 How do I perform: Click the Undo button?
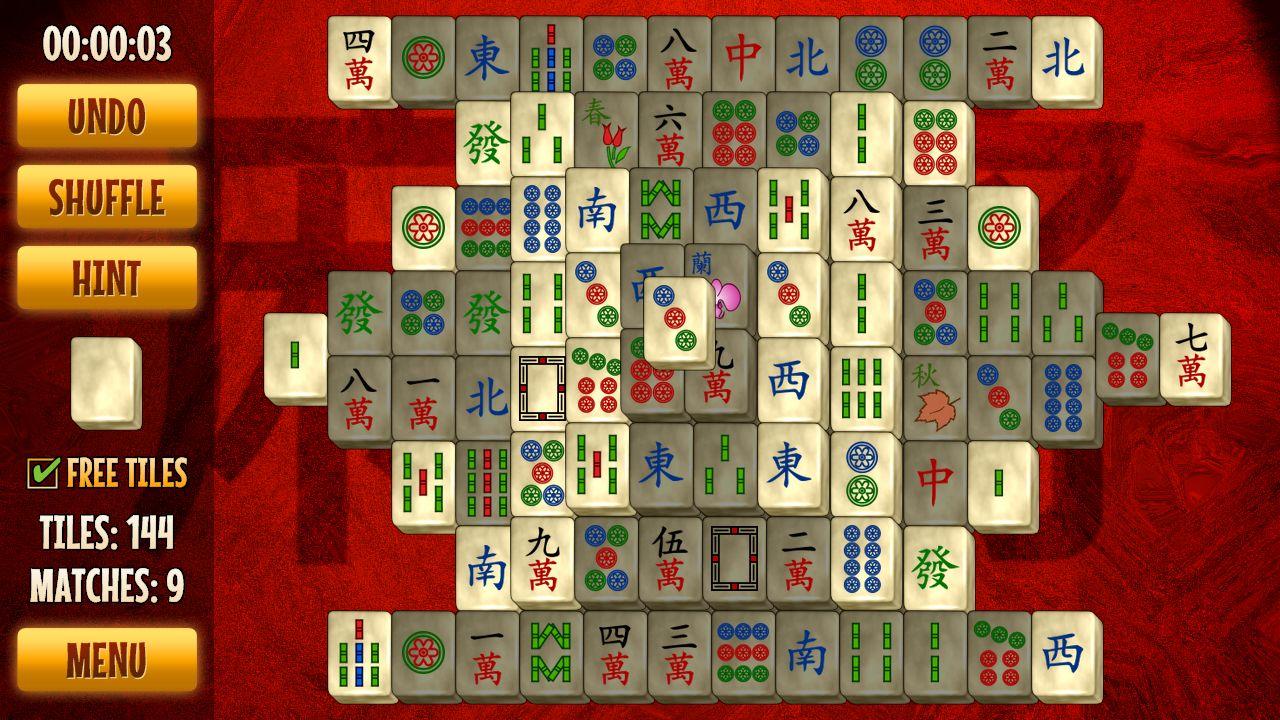pyautogui.click(x=106, y=115)
